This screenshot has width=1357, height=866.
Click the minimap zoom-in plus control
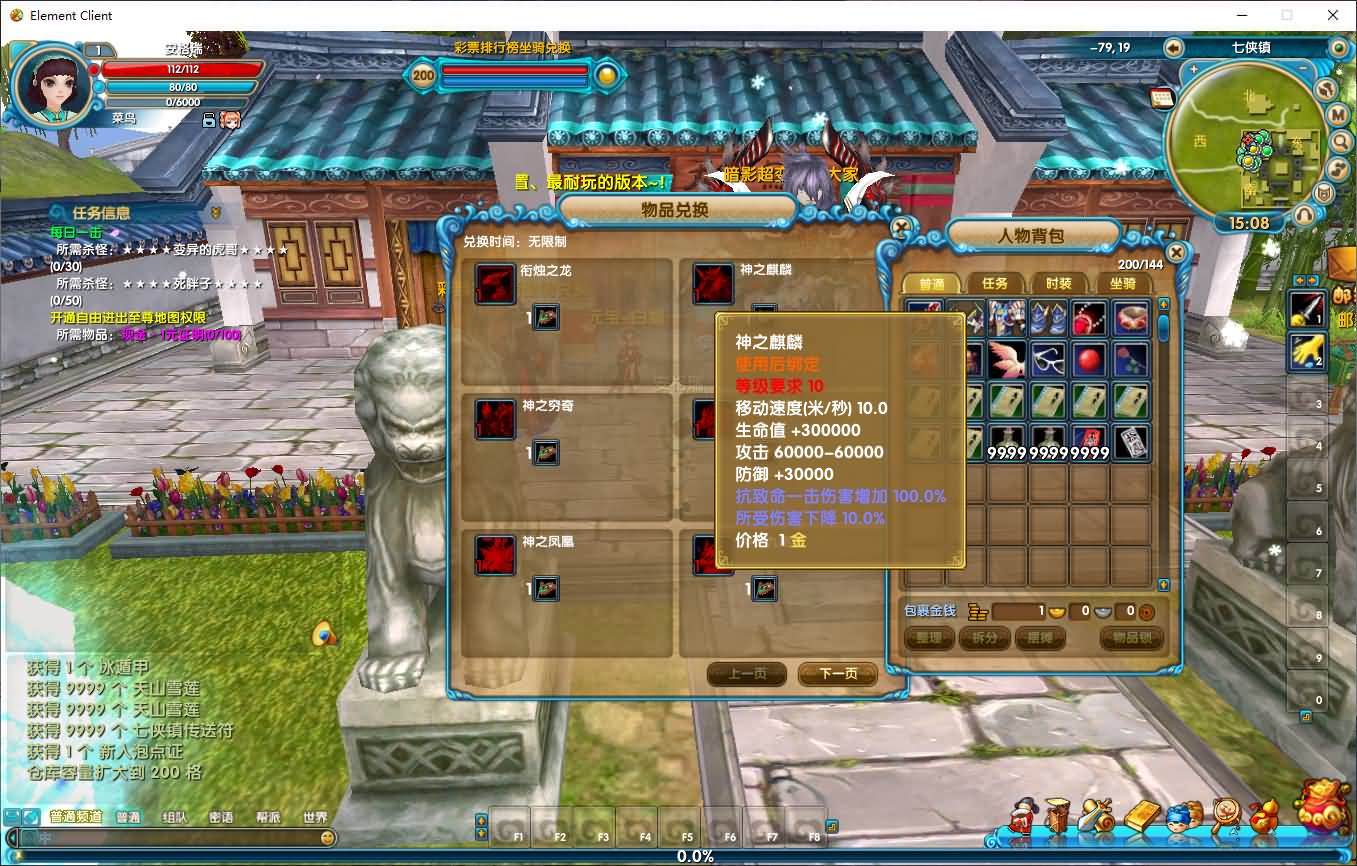click(1194, 68)
